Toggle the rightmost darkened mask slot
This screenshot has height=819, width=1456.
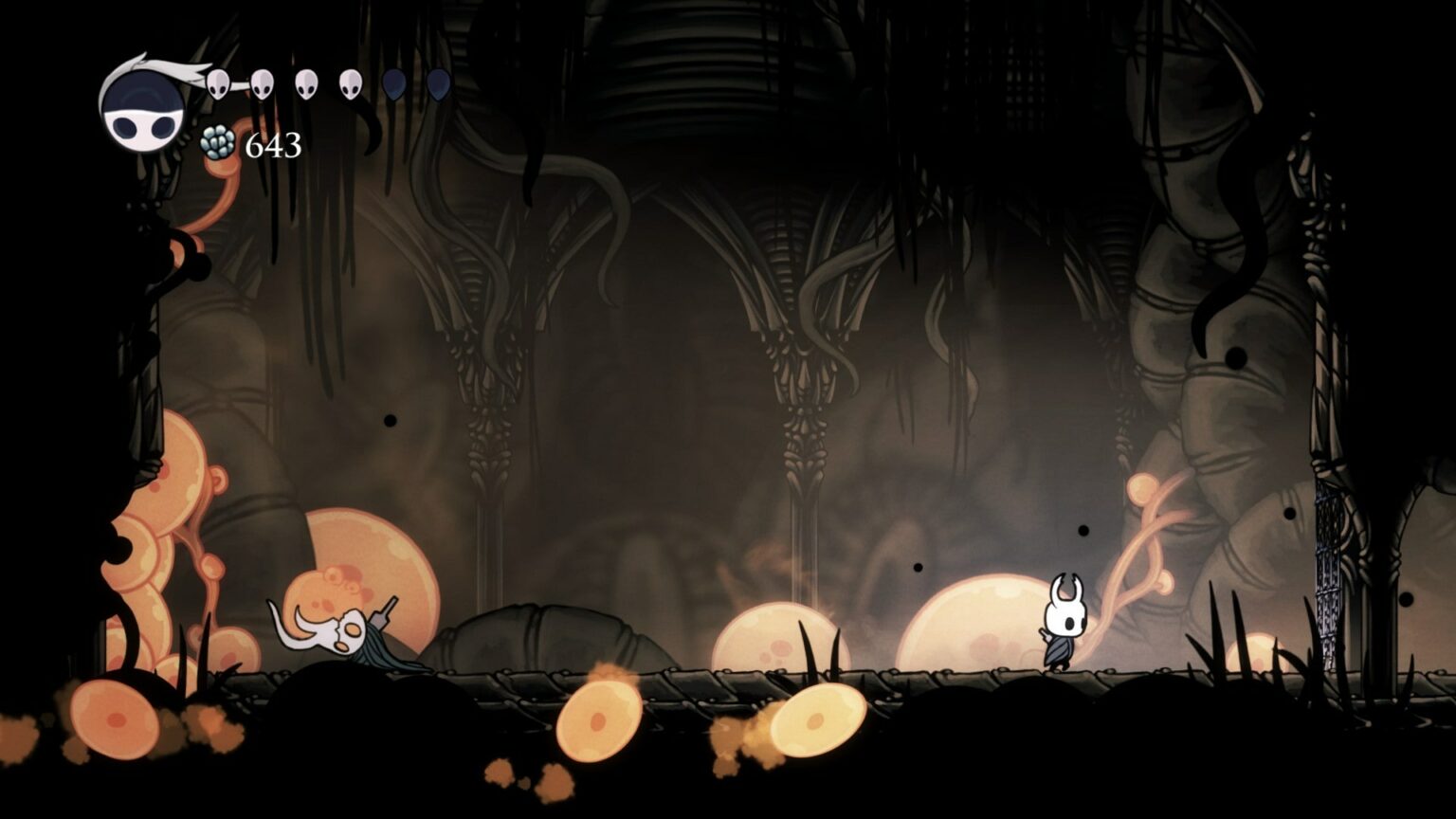(437, 85)
